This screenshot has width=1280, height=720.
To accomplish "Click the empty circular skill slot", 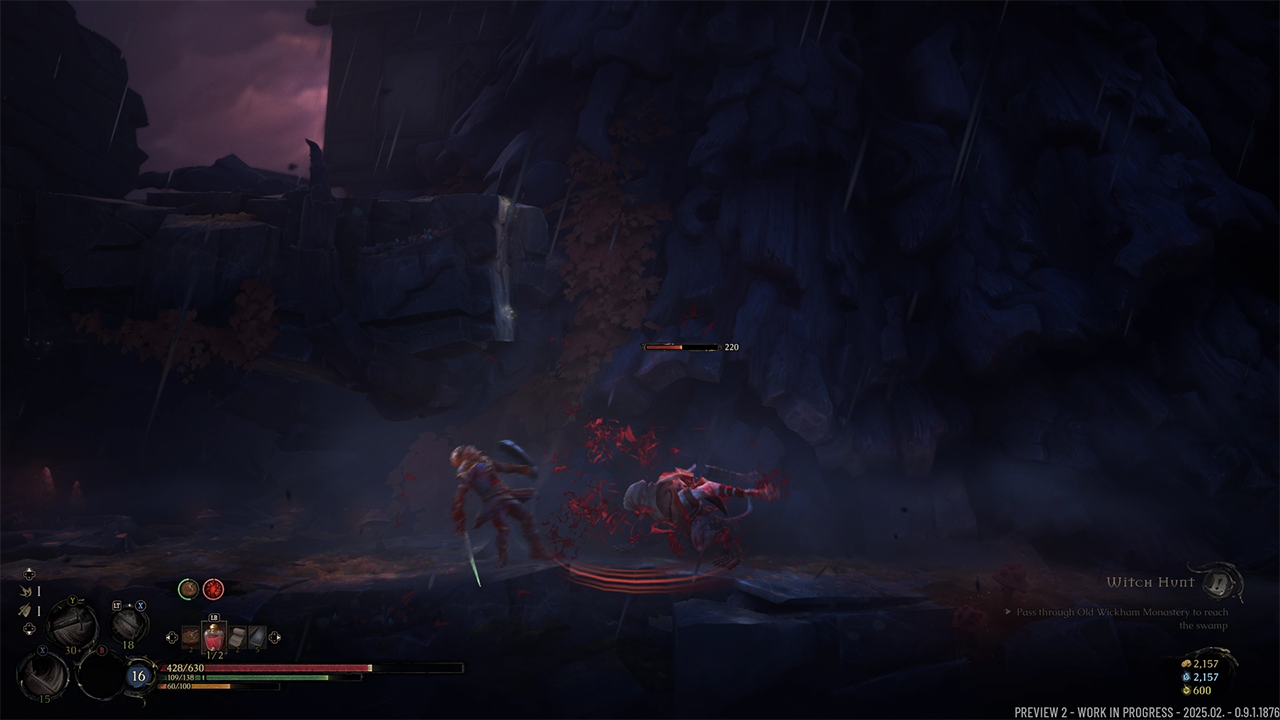I will (x=101, y=676).
